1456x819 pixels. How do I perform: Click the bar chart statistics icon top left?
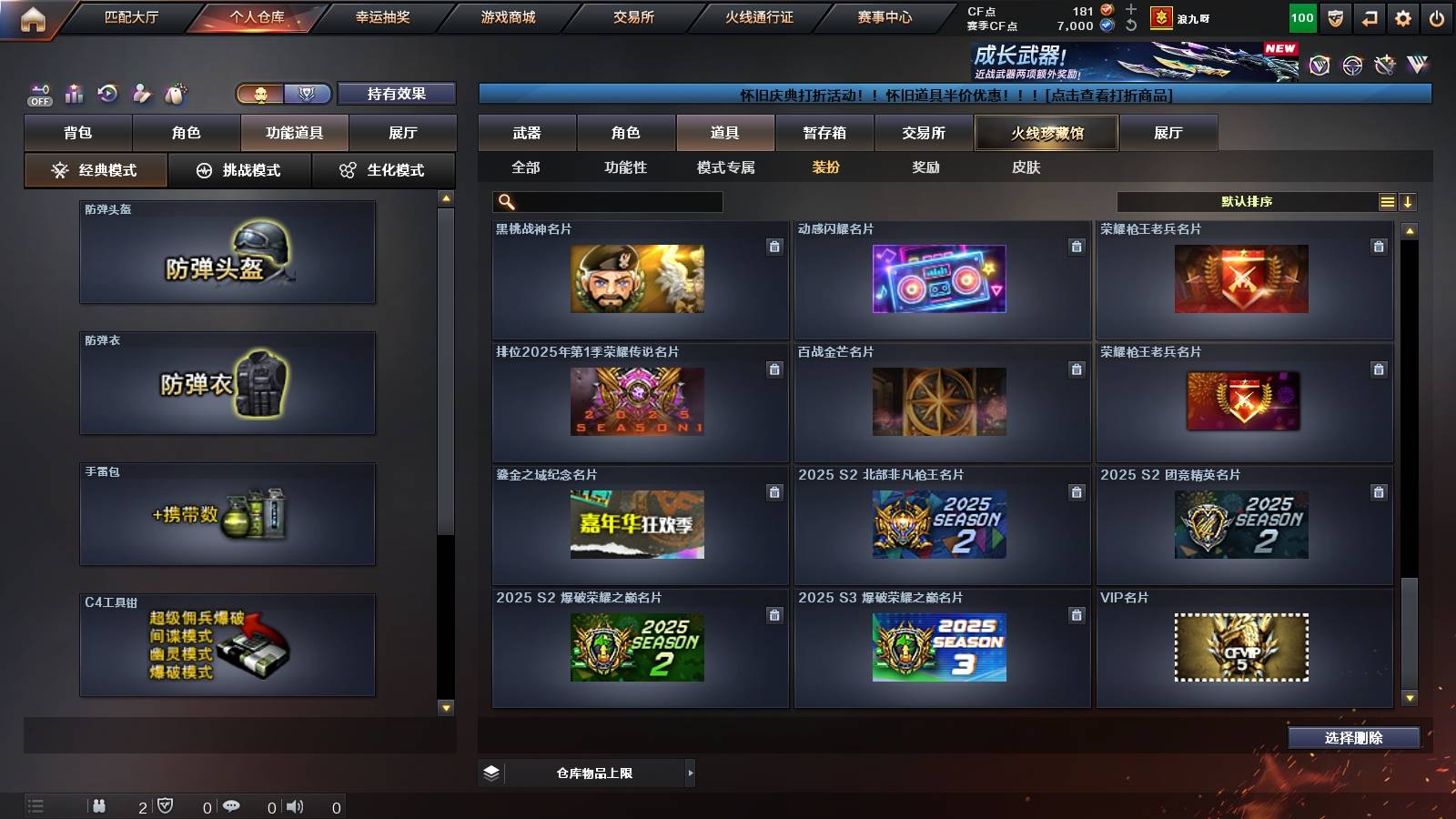click(x=73, y=92)
